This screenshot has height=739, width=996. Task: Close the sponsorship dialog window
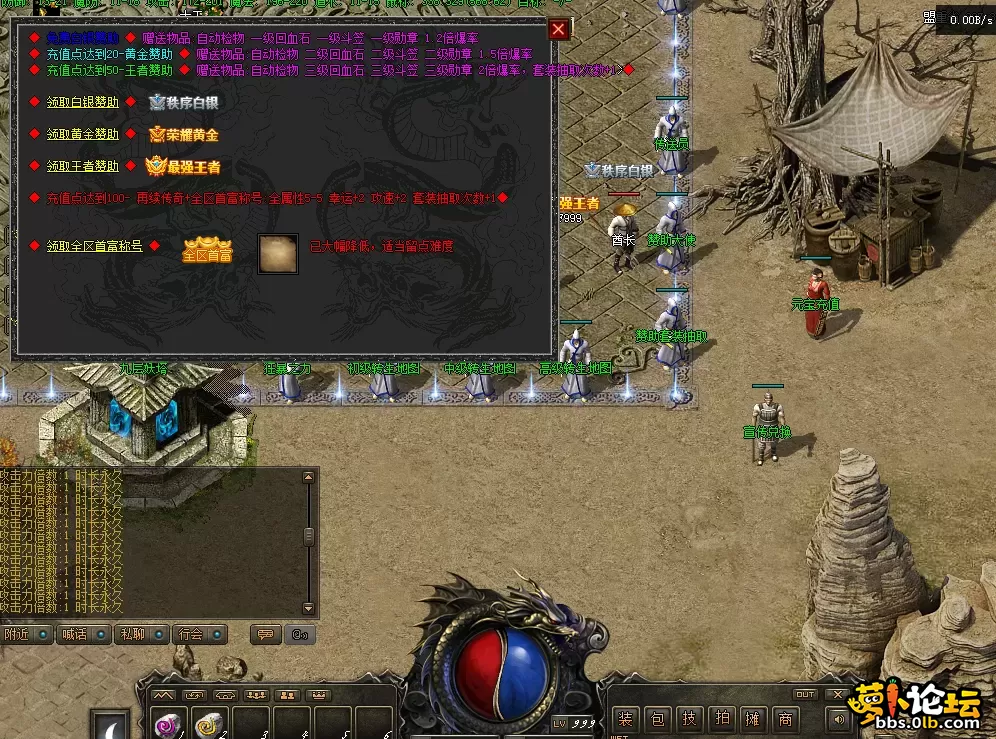coord(559,30)
